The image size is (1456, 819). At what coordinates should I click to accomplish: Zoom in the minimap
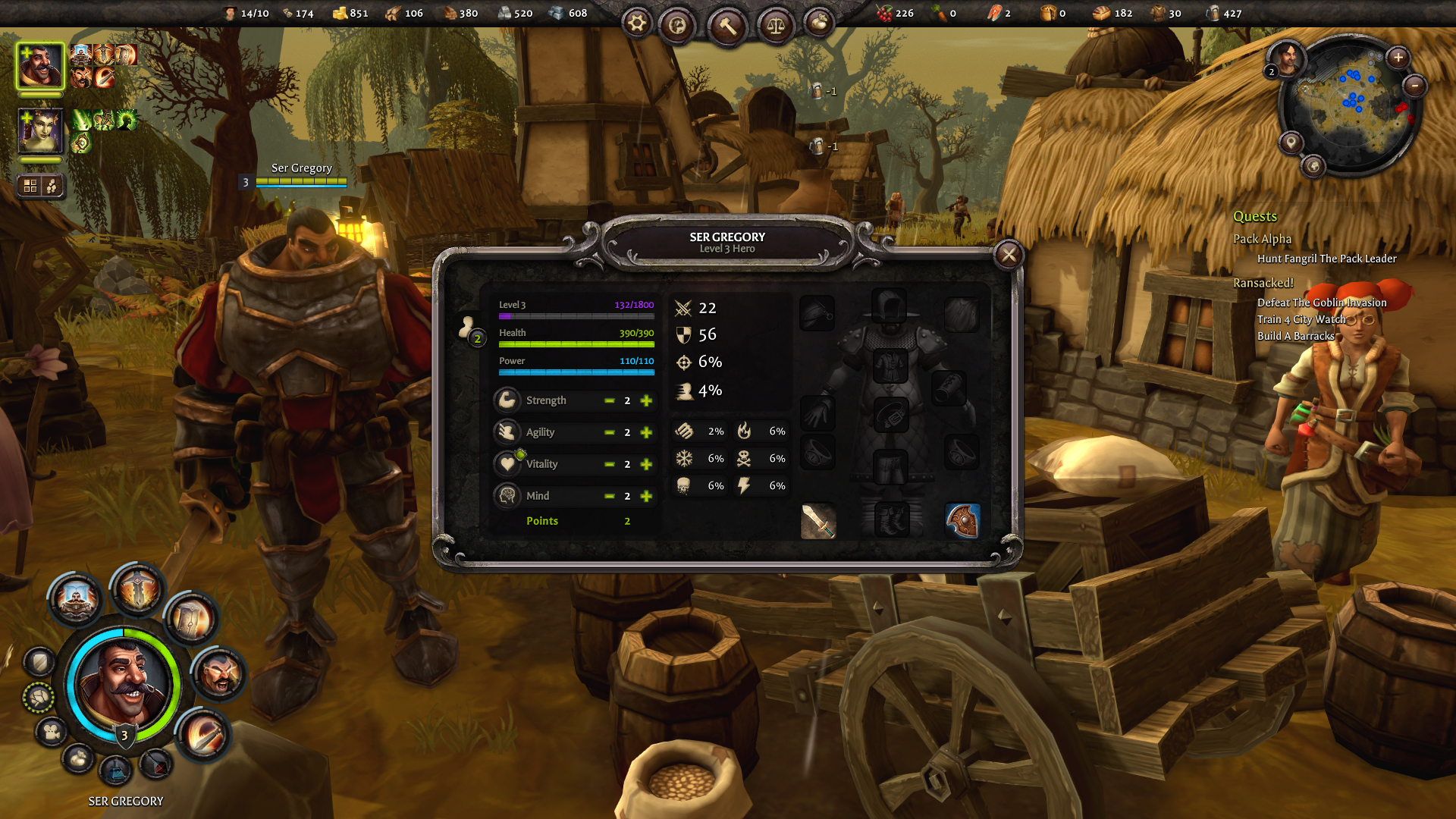[1398, 58]
